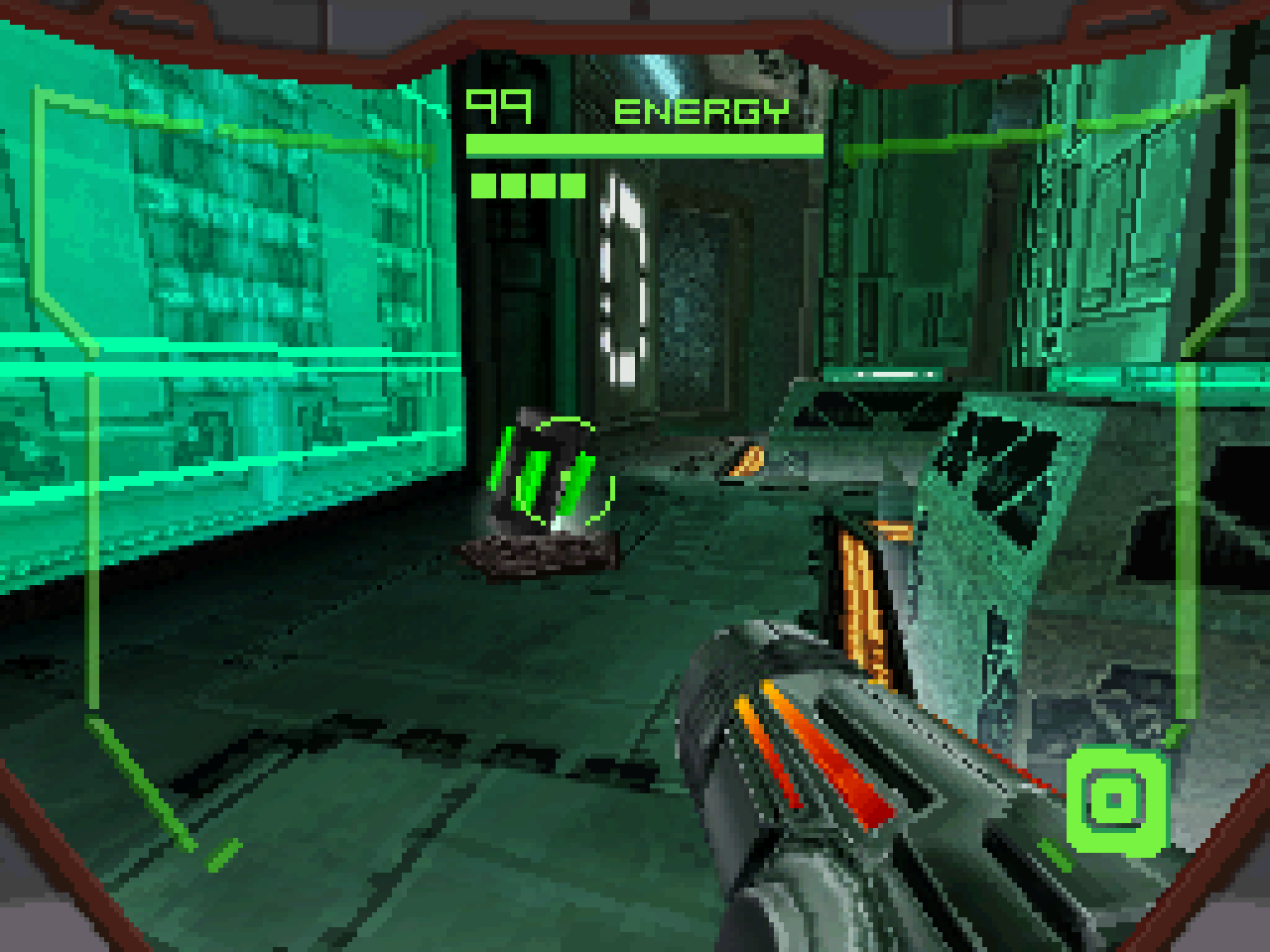This screenshot has height=952, width=1270.
Task: Select the last missile ammo square
Action: click(571, 183)
